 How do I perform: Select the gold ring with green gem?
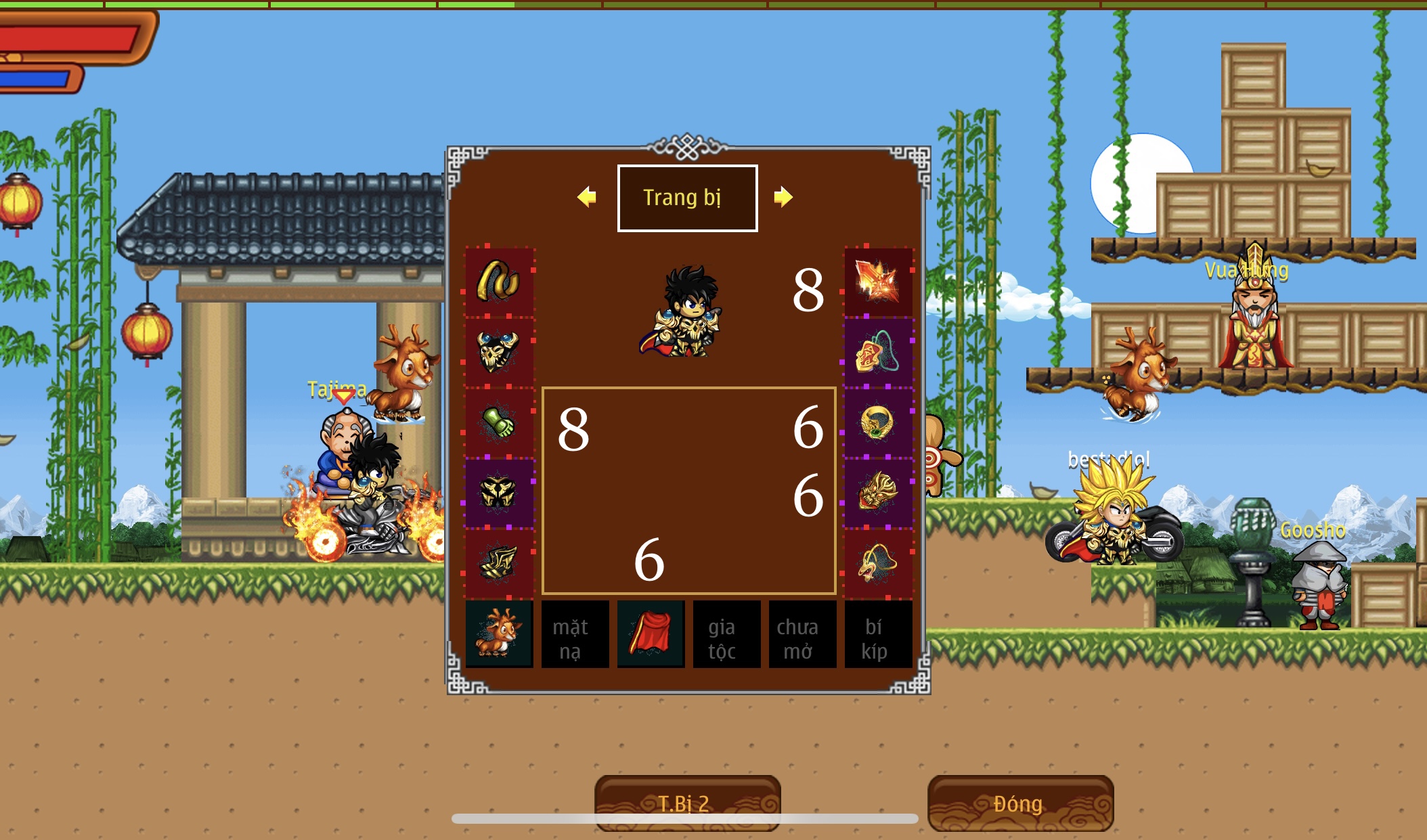878,422
